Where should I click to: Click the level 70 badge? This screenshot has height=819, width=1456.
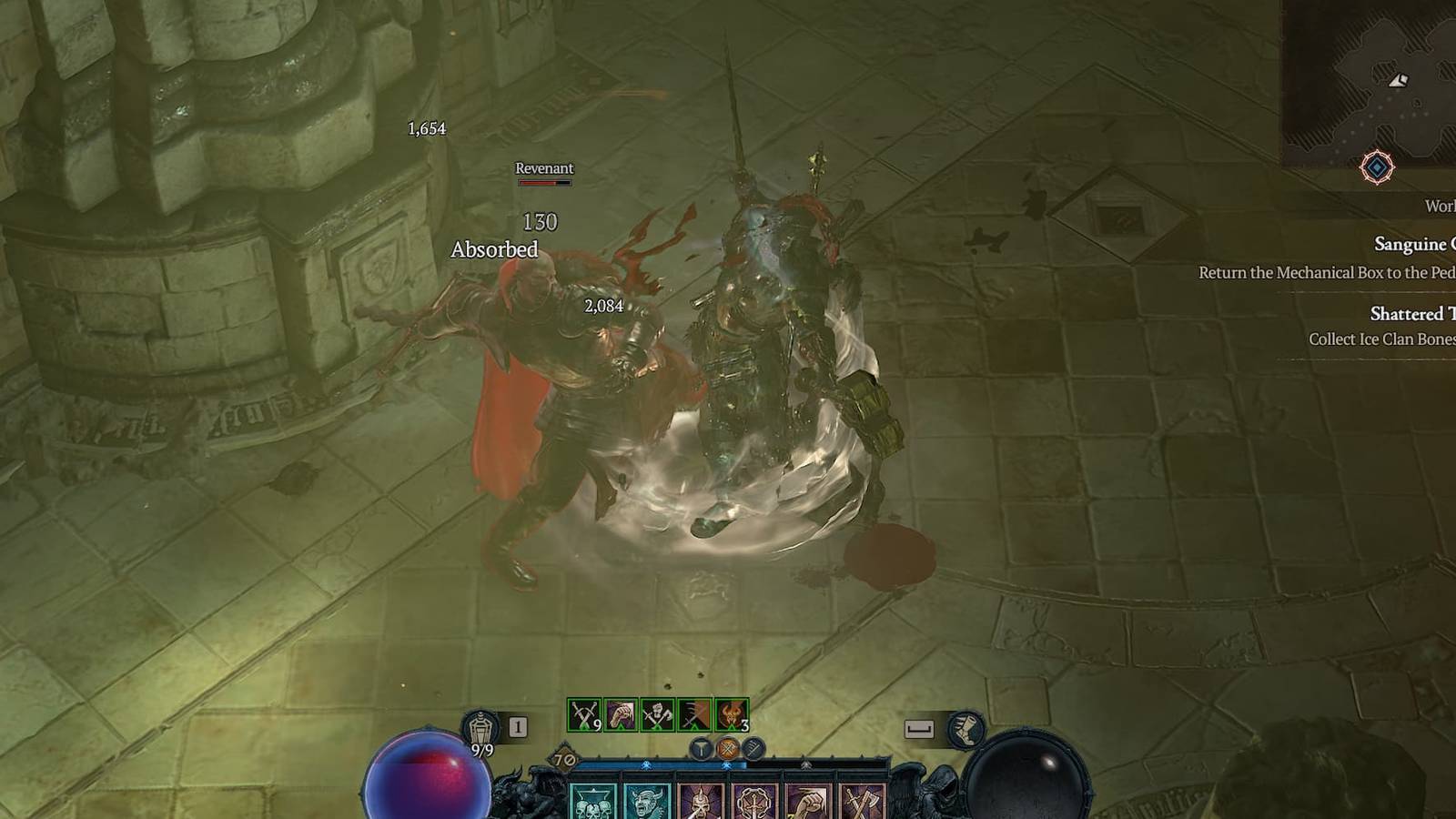[x=564, y=759]
